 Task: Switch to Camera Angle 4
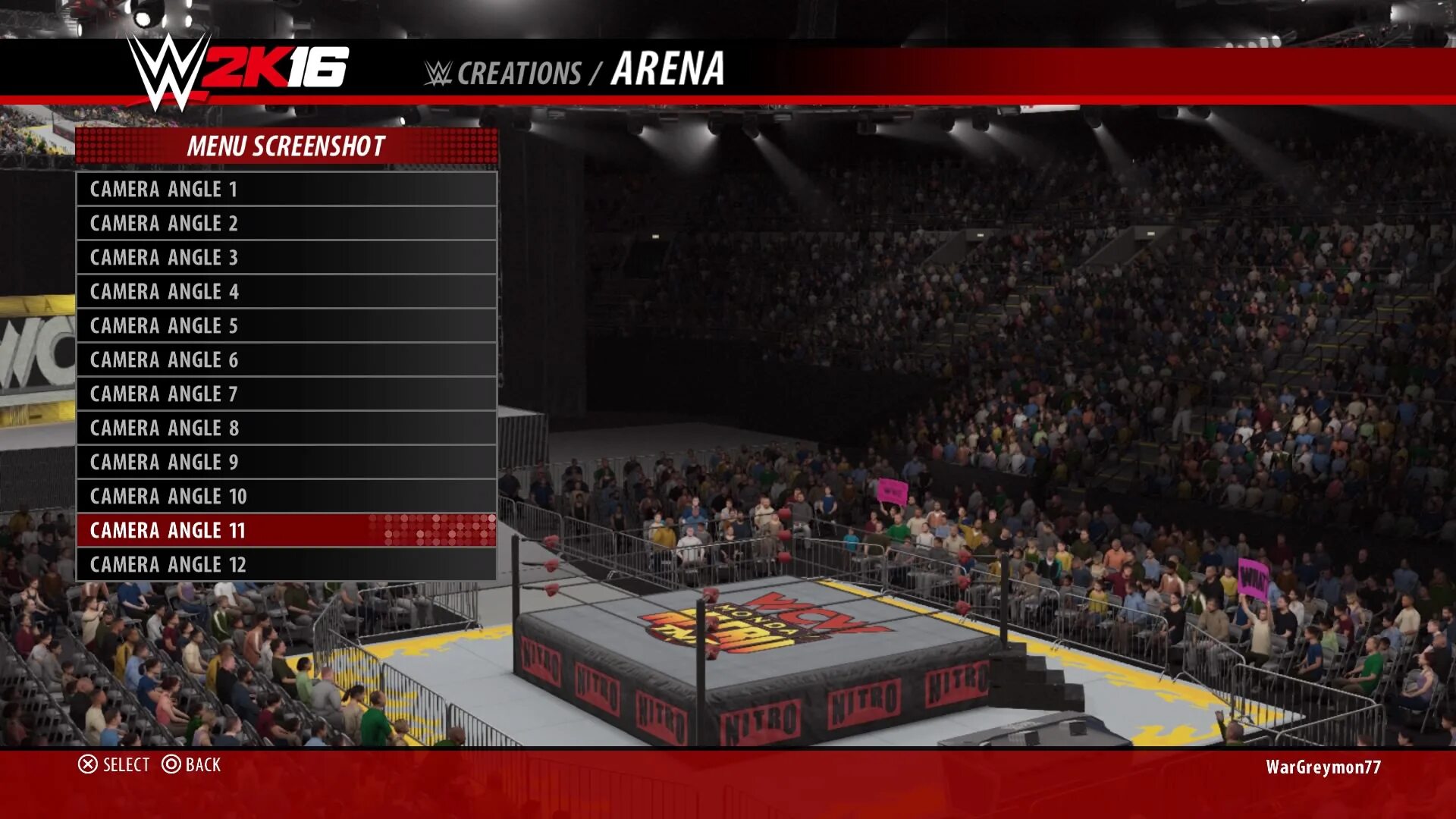(286, 291)
